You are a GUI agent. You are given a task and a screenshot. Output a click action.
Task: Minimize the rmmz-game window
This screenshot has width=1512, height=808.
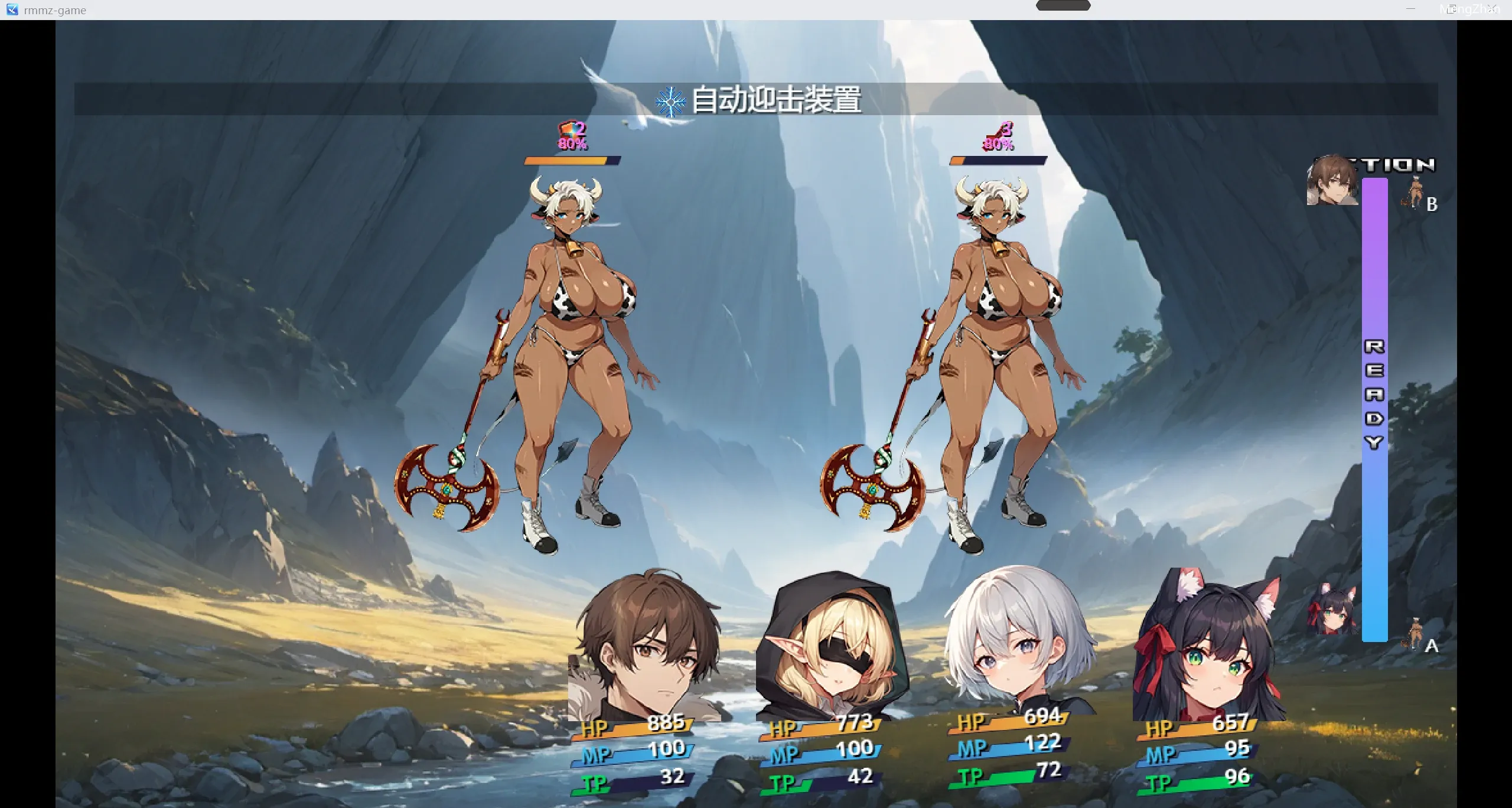(1410, 9)
